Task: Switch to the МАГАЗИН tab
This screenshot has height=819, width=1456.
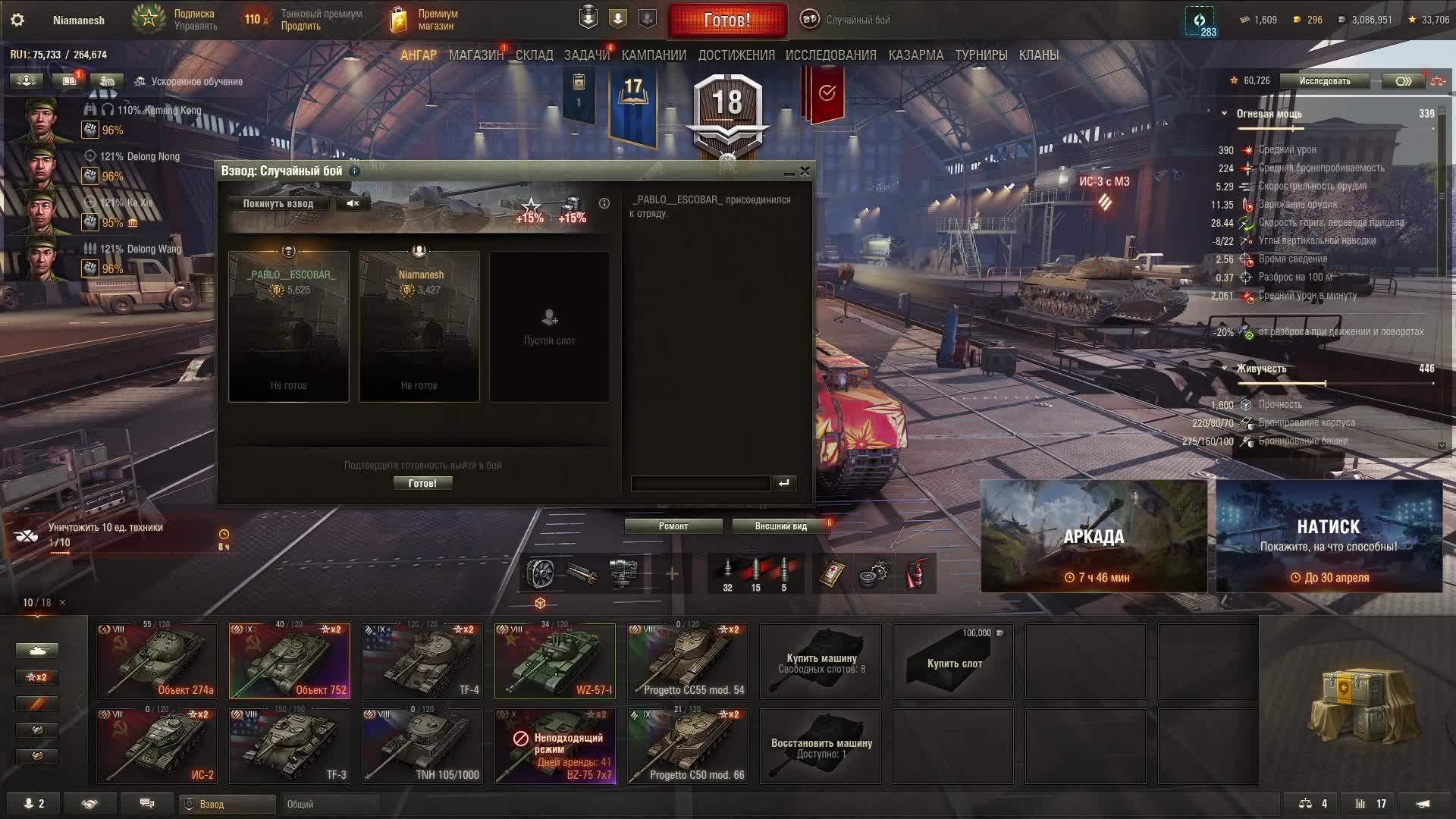Action: [x=475, y=55]
